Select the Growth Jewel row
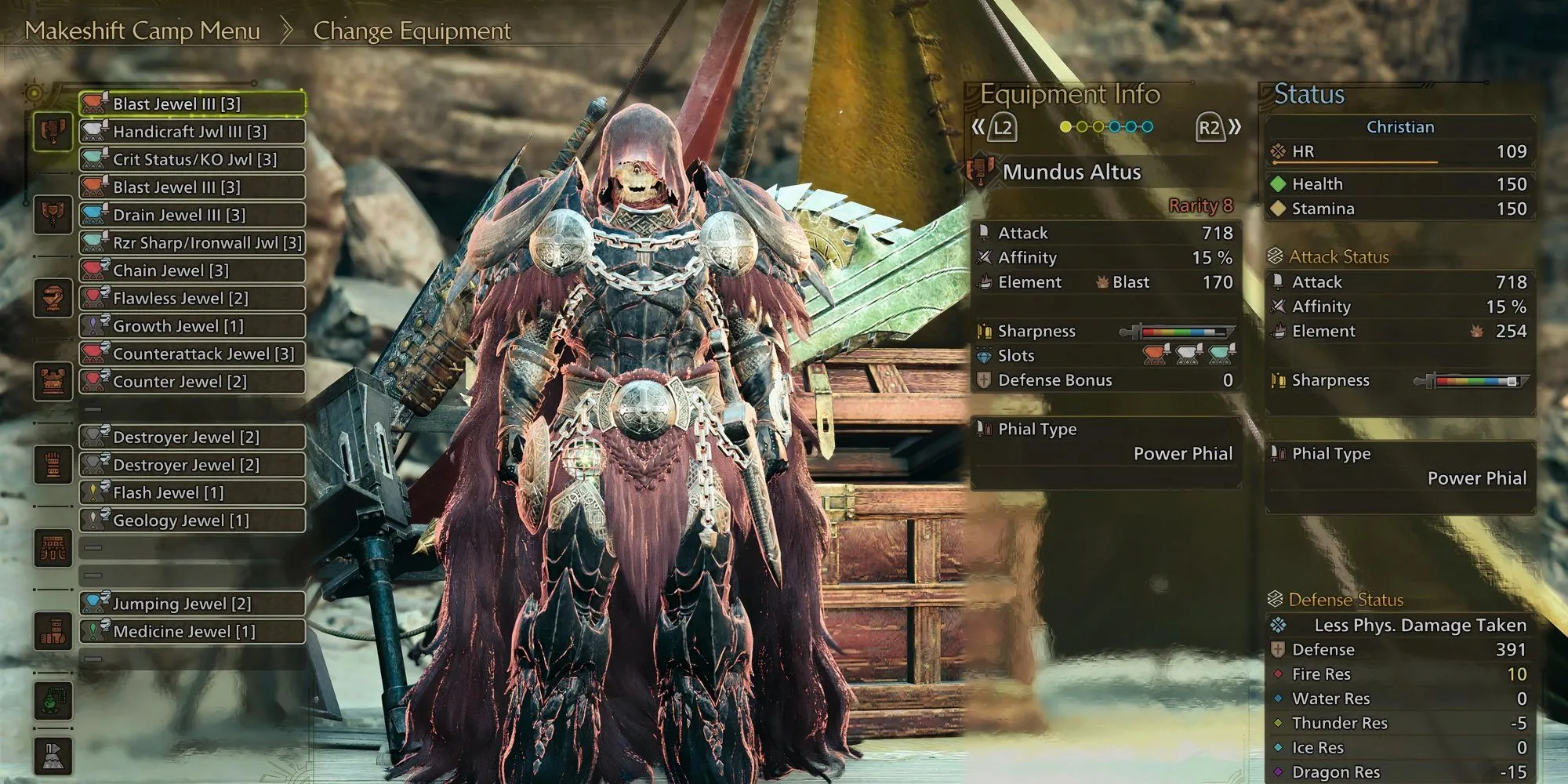1568x784 pixels. point(192,326)
